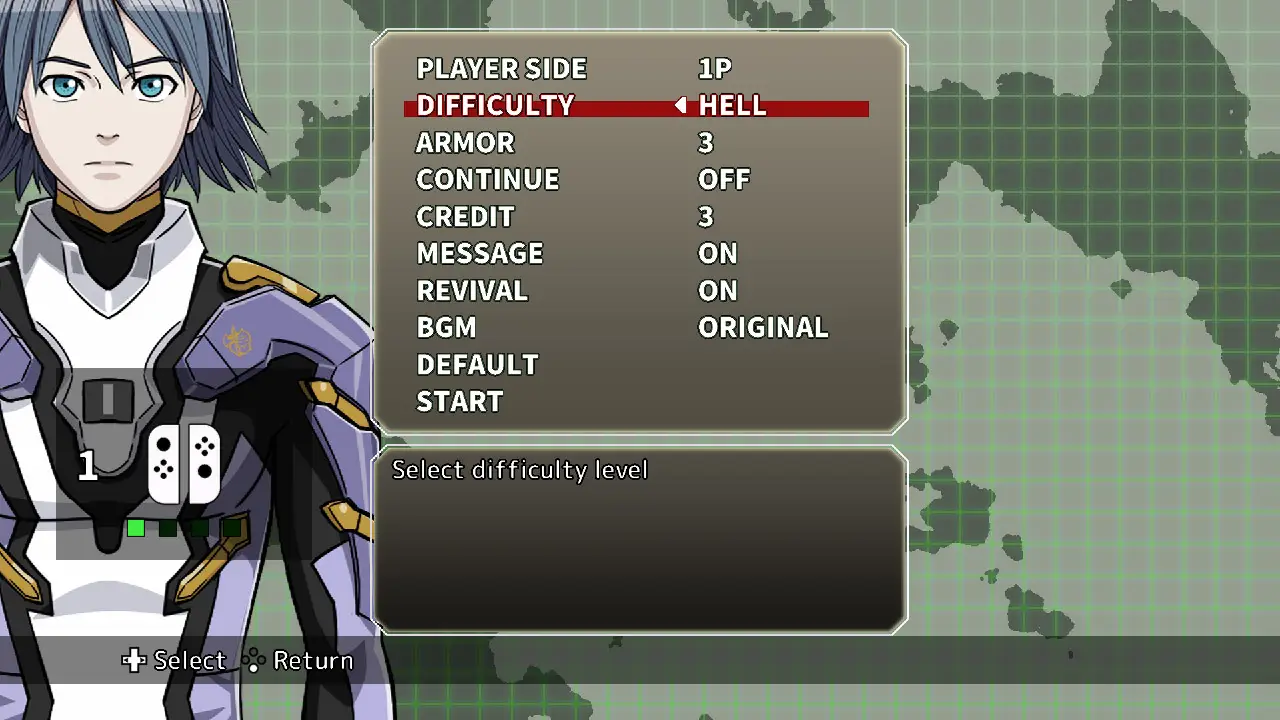The height and width of the screenshot is (720, 1280).
Task: Click the left arrow beside HELL
Action: pyautogui.click(x=680, y=105)
